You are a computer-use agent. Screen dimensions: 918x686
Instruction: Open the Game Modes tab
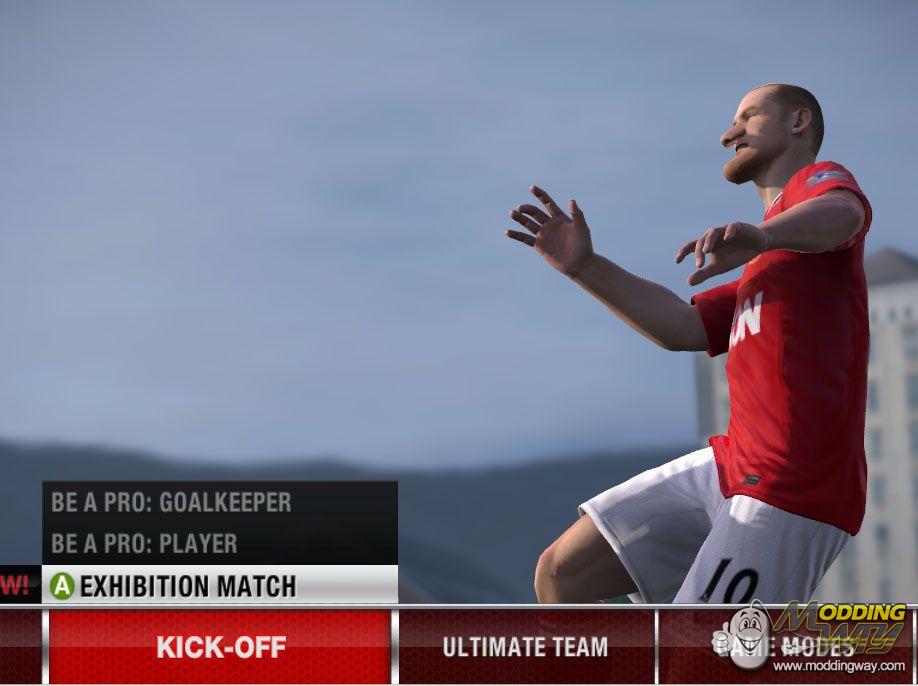(x=785, y=647)
